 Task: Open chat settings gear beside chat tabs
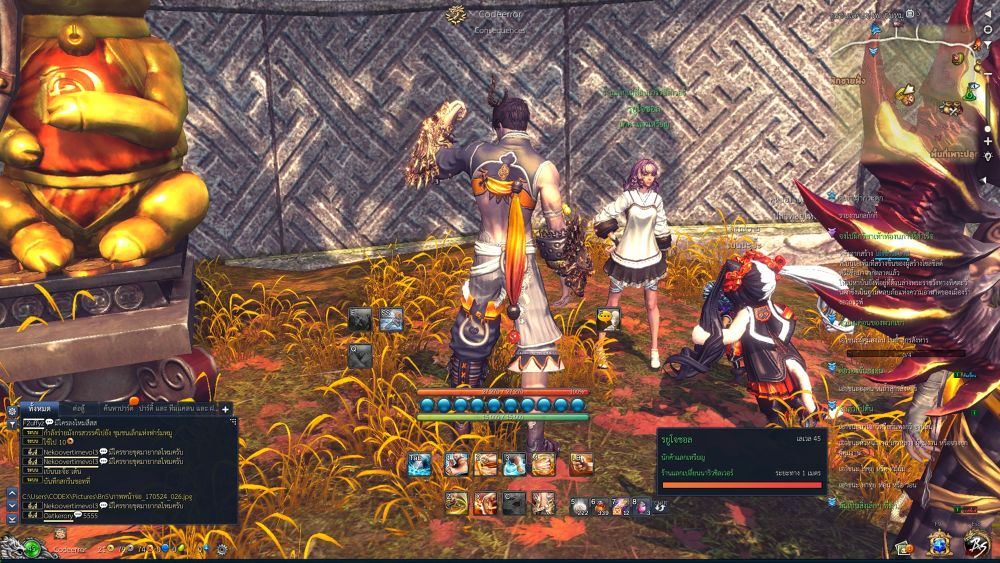(x=11, y=409)
